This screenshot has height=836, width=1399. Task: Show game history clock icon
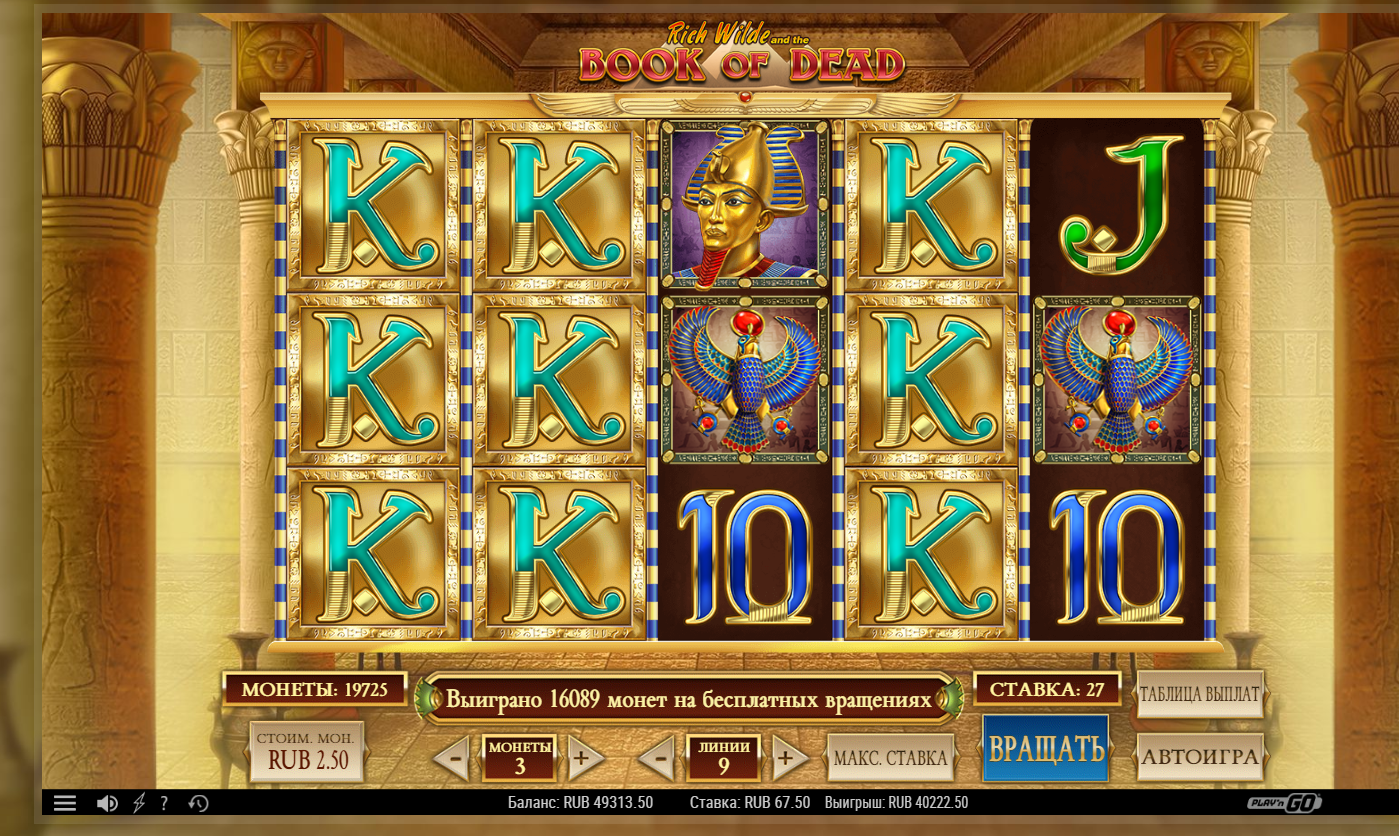tap(198, 803)
